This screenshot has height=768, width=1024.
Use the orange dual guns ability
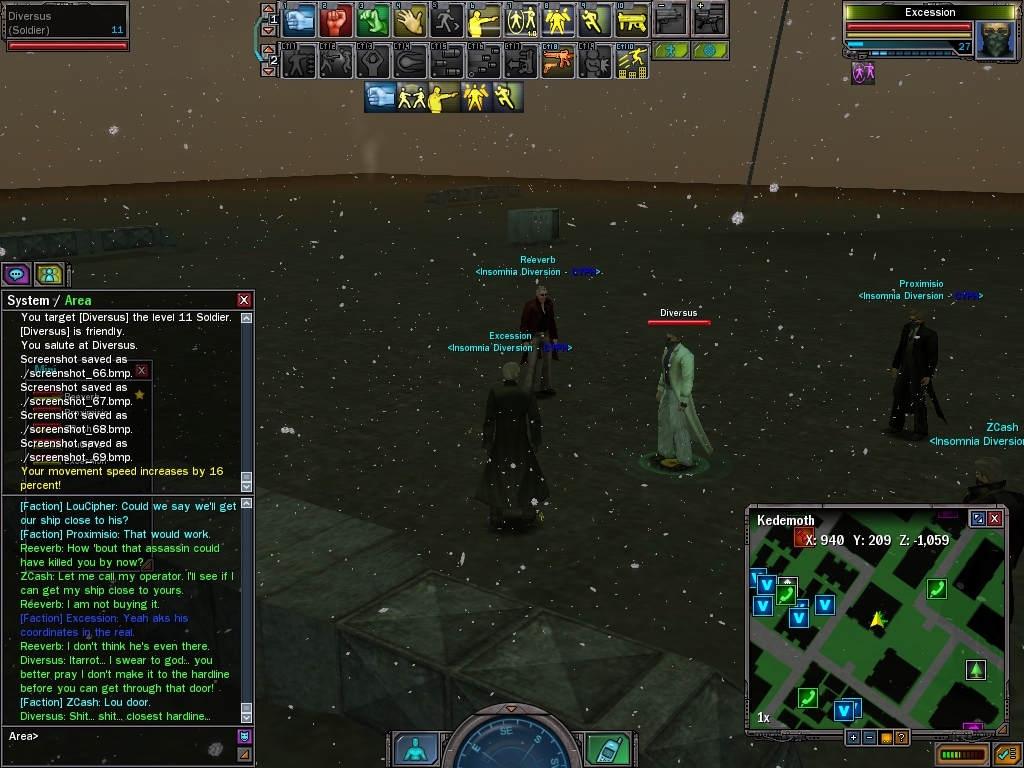(x=558, y=62)
